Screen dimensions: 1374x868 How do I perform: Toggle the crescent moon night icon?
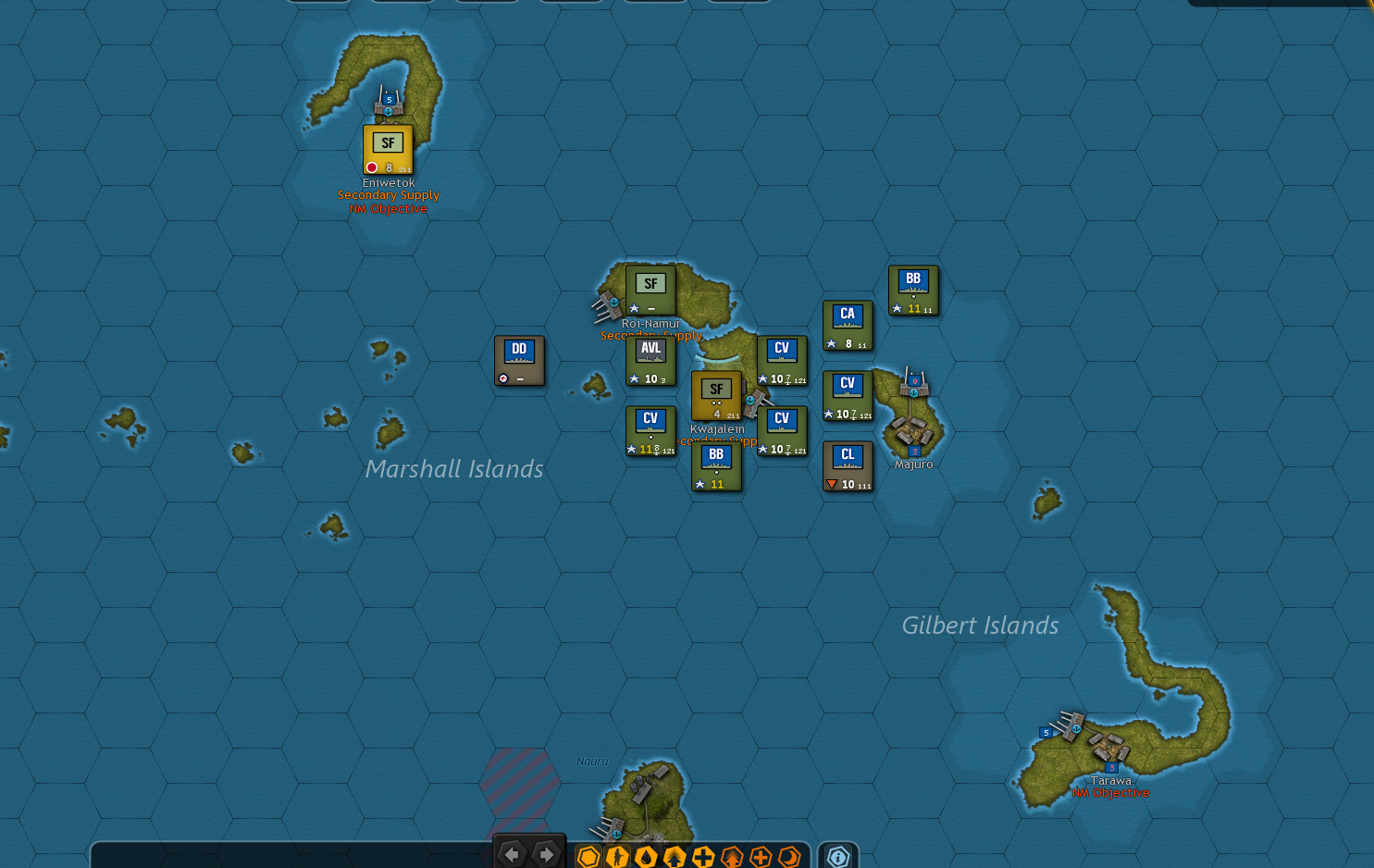787,856
